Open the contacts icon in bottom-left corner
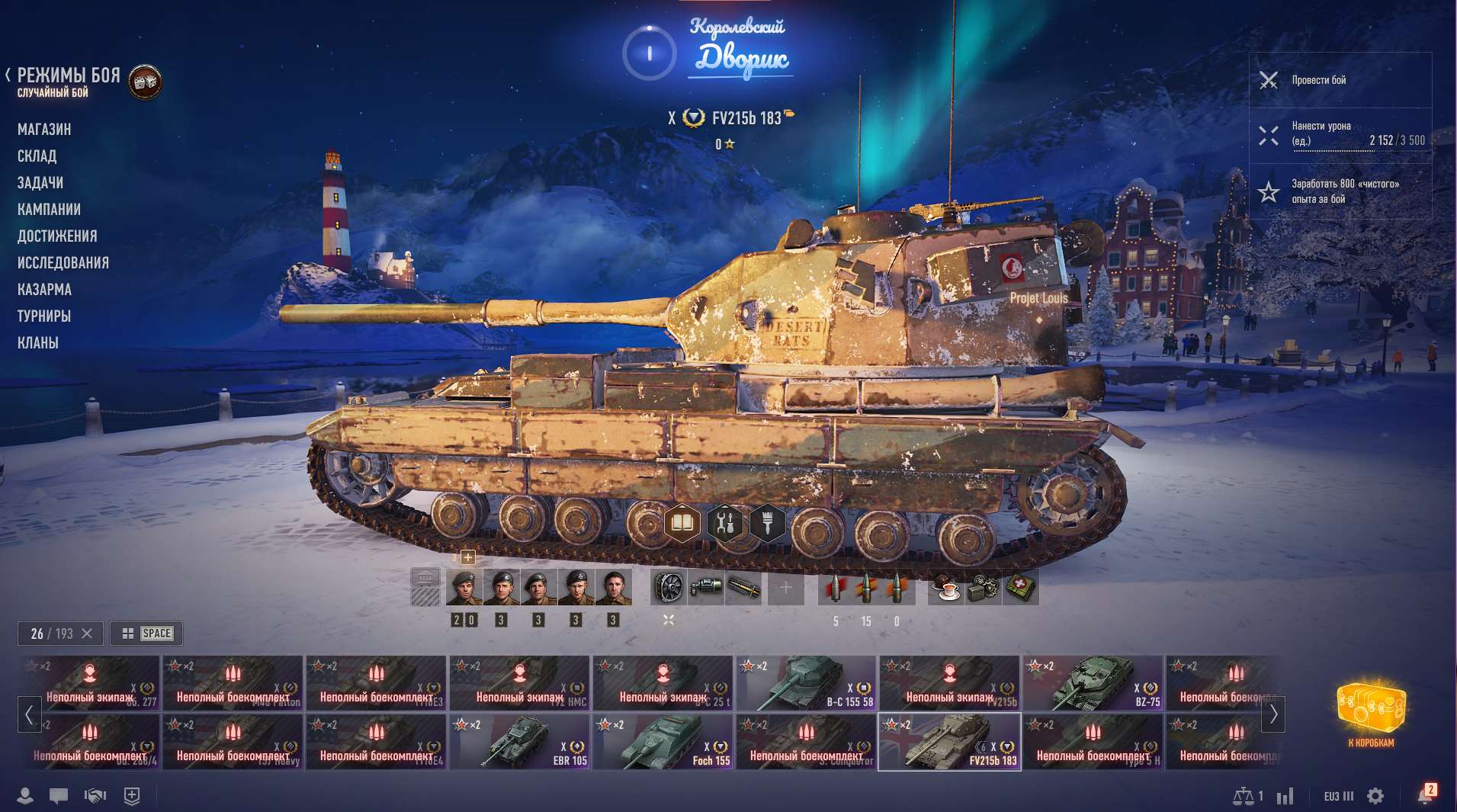The width and height of the screenshot is (1457, 812). [26, 795]
